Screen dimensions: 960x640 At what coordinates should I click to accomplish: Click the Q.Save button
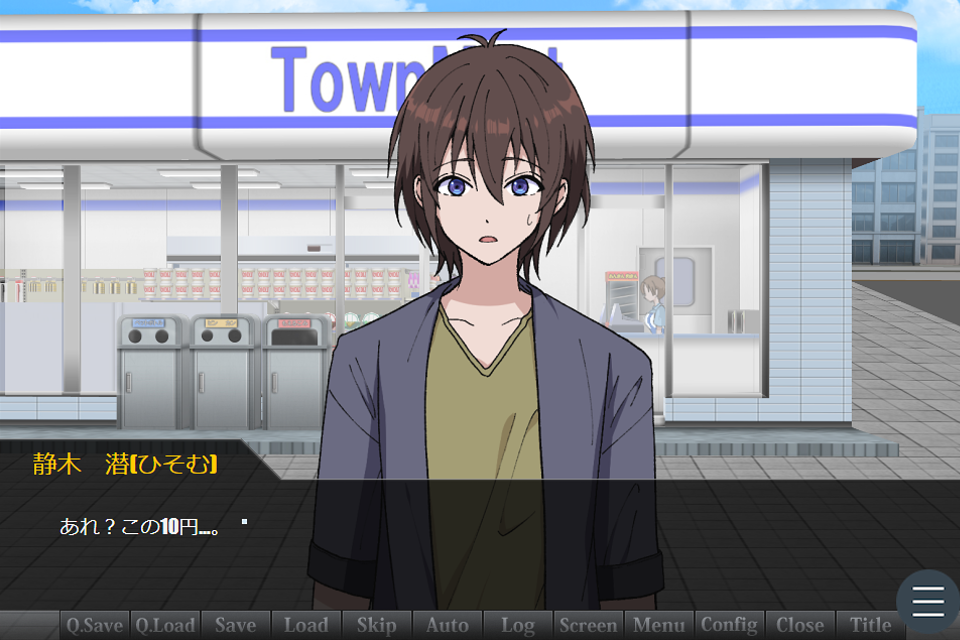tap(95, 625)
